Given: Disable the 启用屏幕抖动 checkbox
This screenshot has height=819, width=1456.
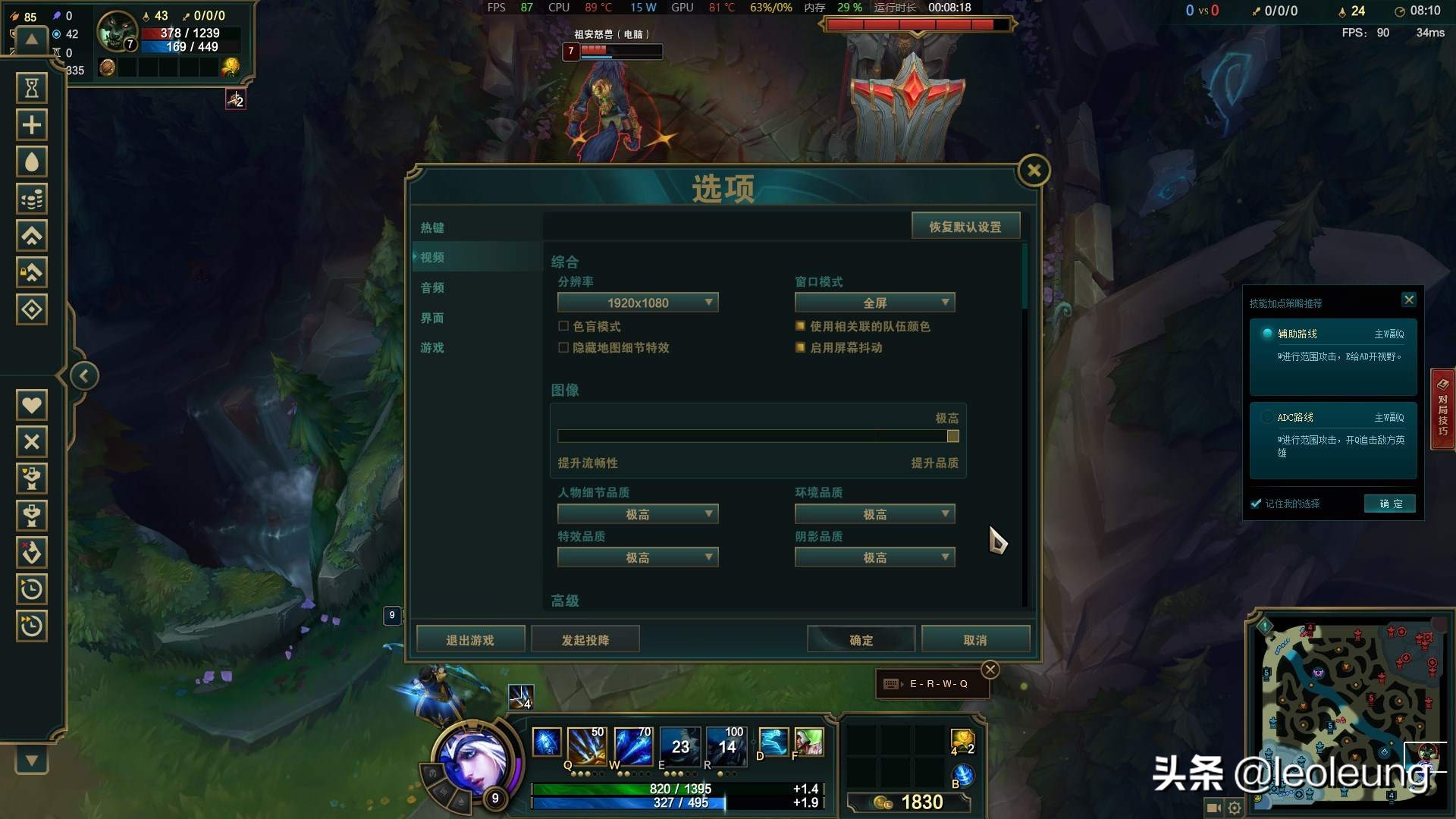Looking at the screenshot, I should tap(800, 347).
